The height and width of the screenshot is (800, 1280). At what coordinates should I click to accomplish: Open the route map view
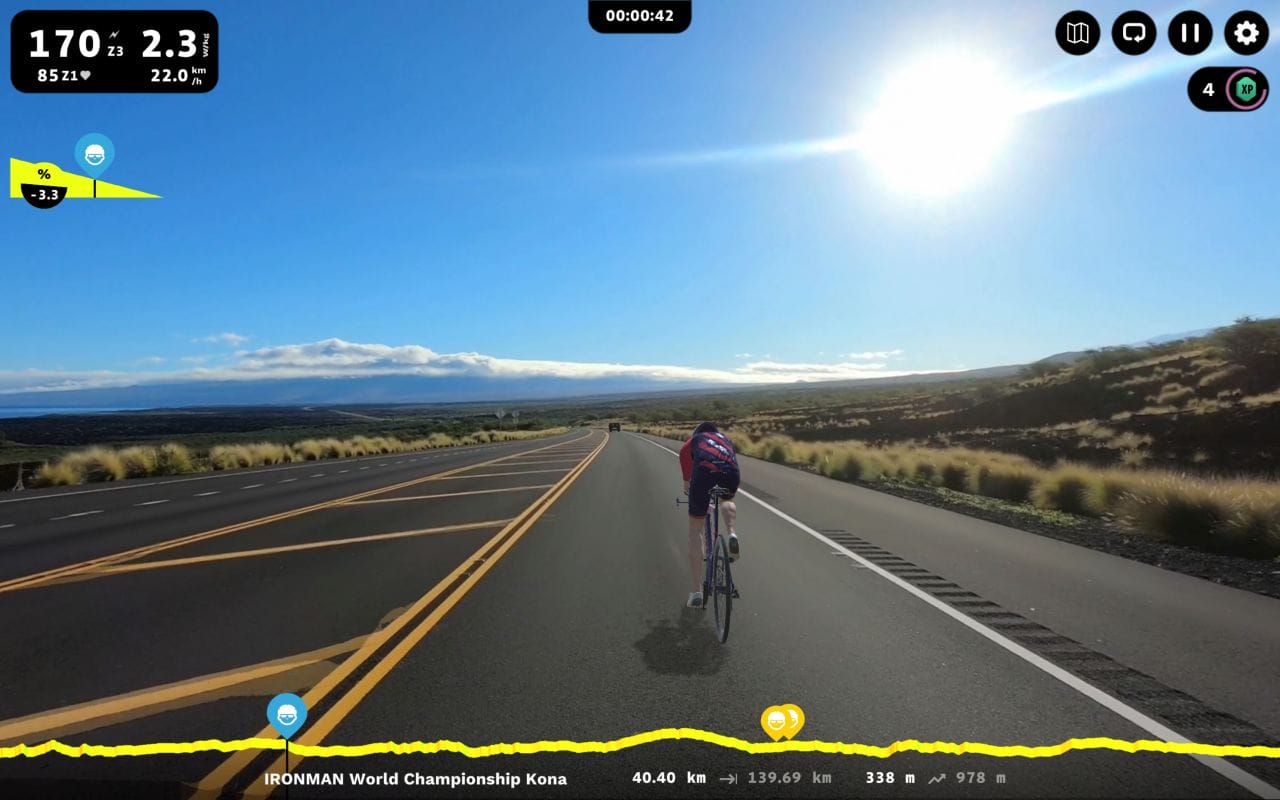1075,34
